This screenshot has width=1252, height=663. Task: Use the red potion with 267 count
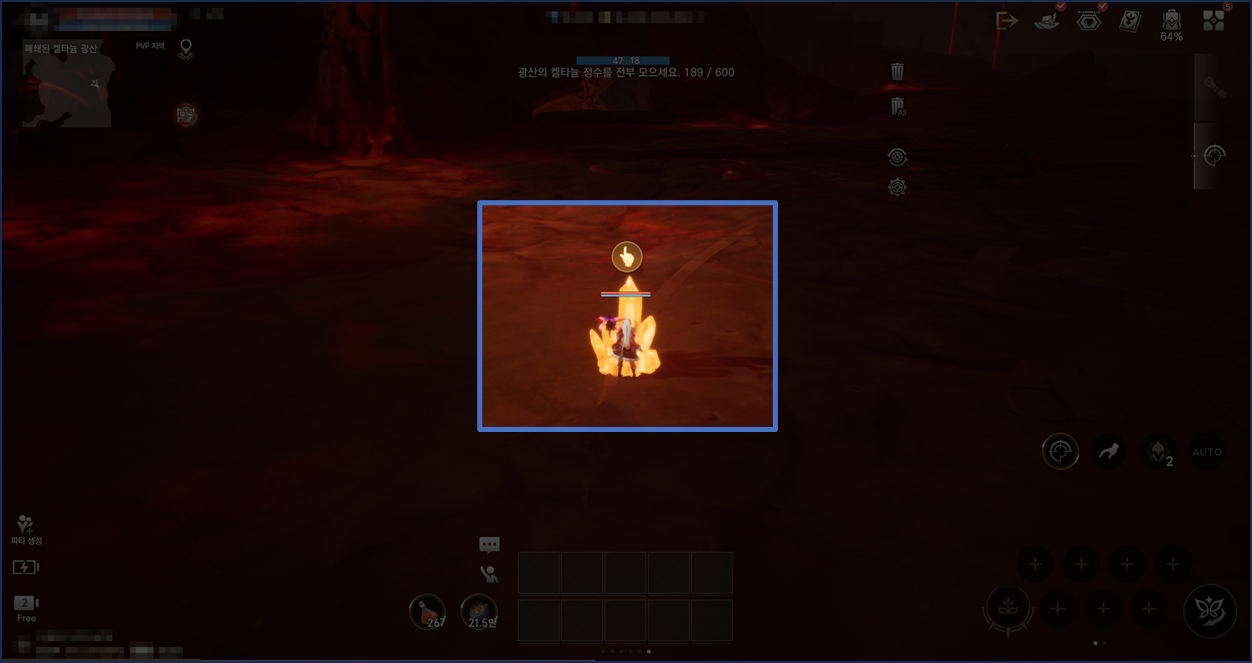pyautogui.click(x=428, y=611)
